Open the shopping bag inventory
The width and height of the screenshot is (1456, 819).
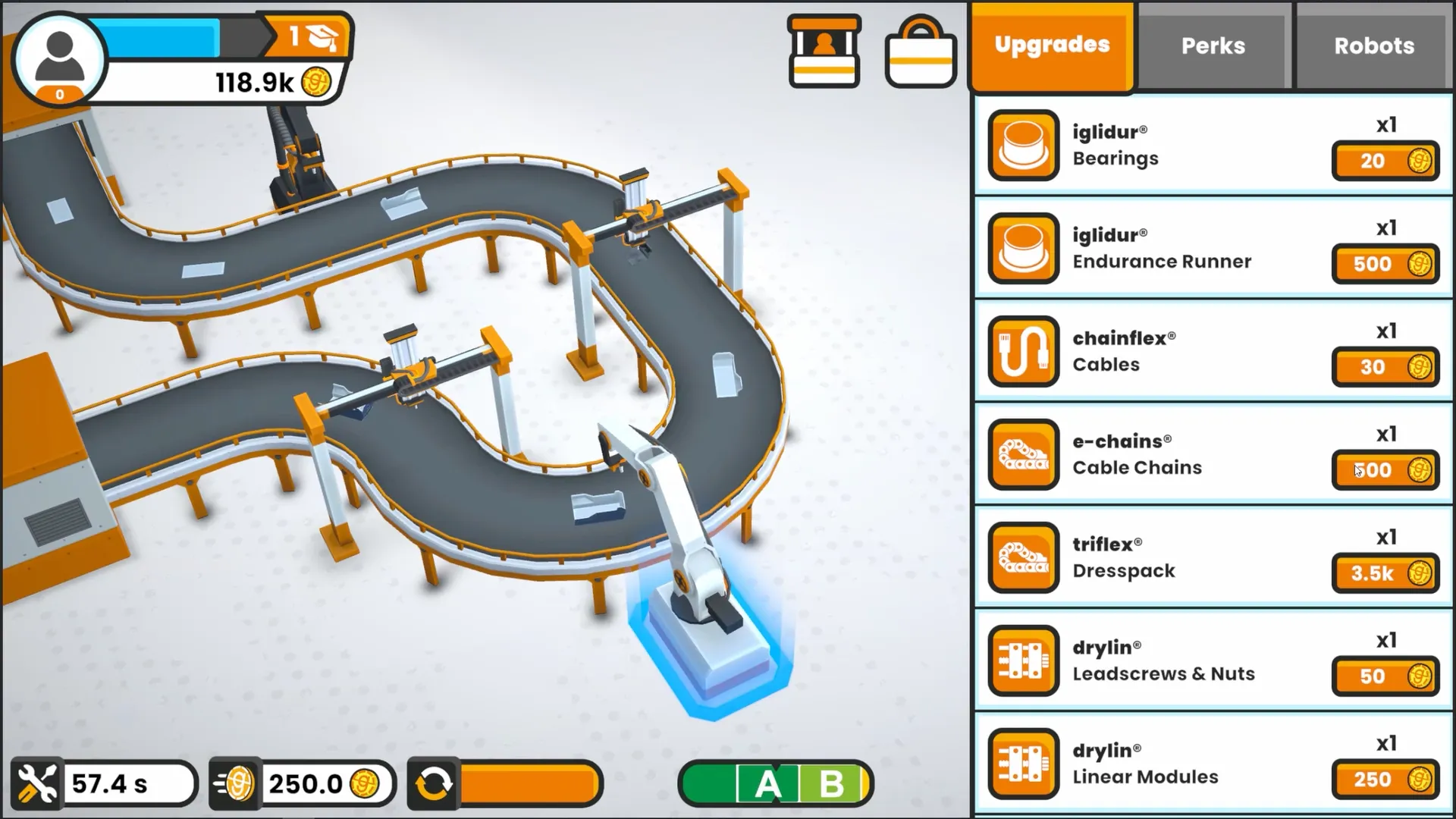(920, 52)
